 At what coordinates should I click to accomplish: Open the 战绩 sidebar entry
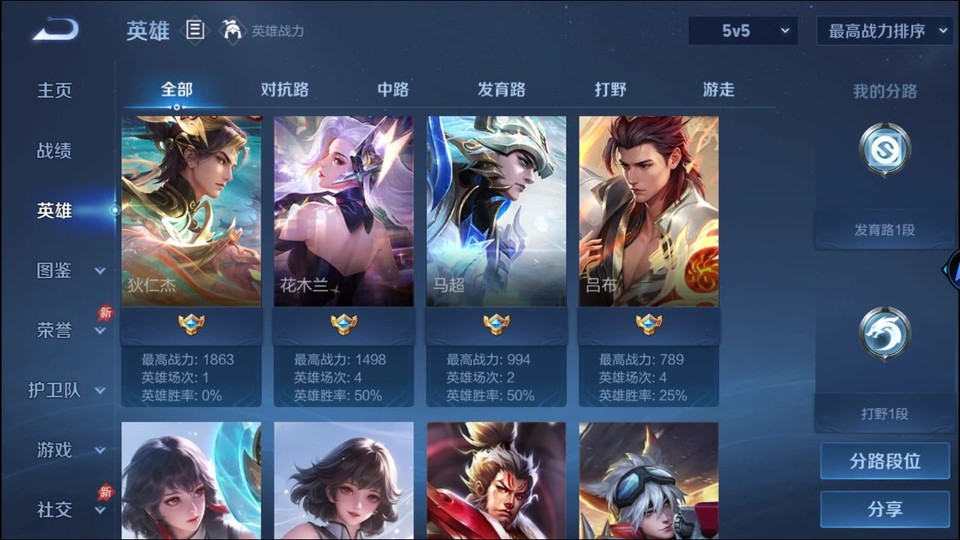tap(55, 150)
